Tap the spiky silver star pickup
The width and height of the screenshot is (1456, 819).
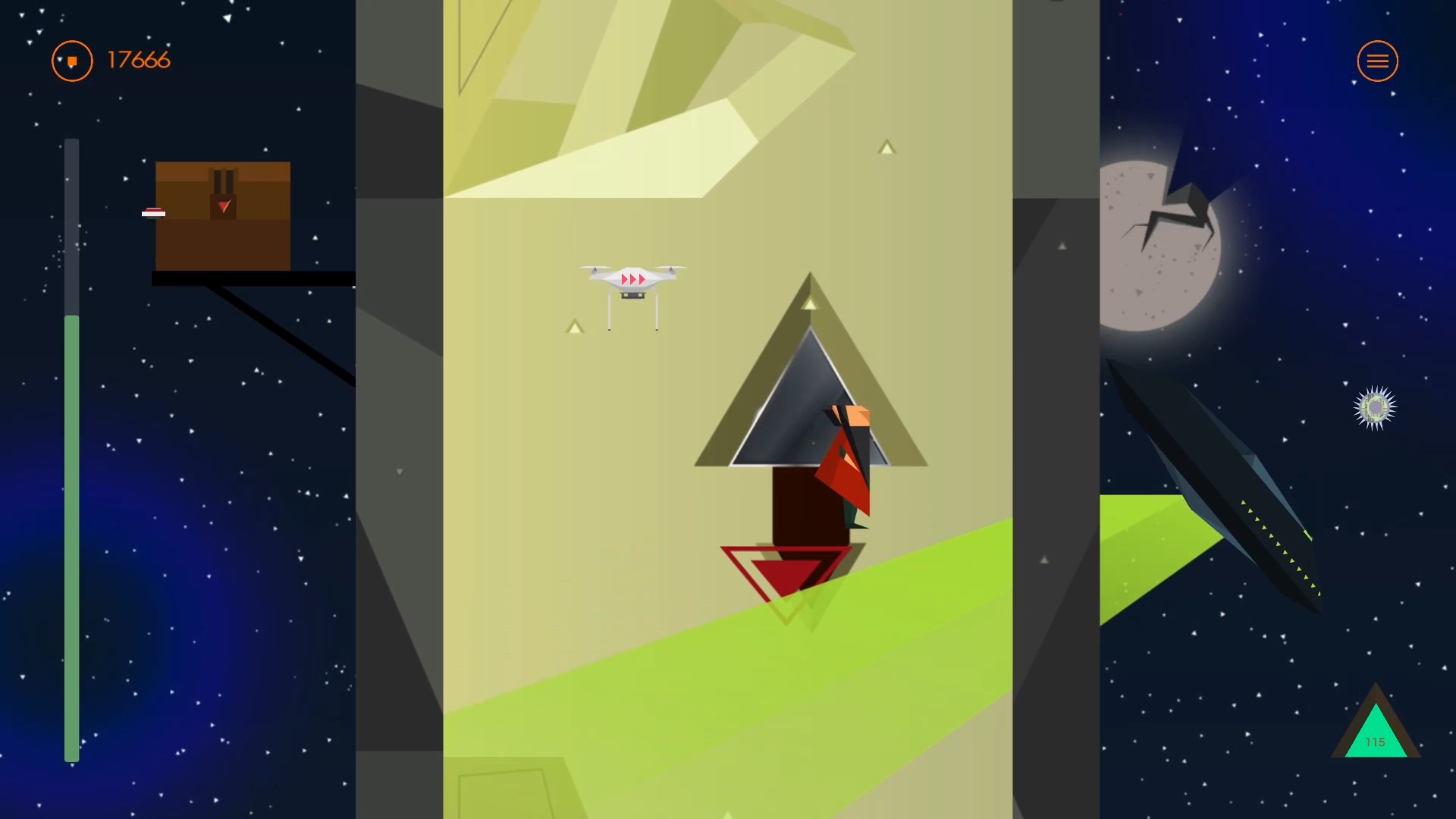point(1376,408)
